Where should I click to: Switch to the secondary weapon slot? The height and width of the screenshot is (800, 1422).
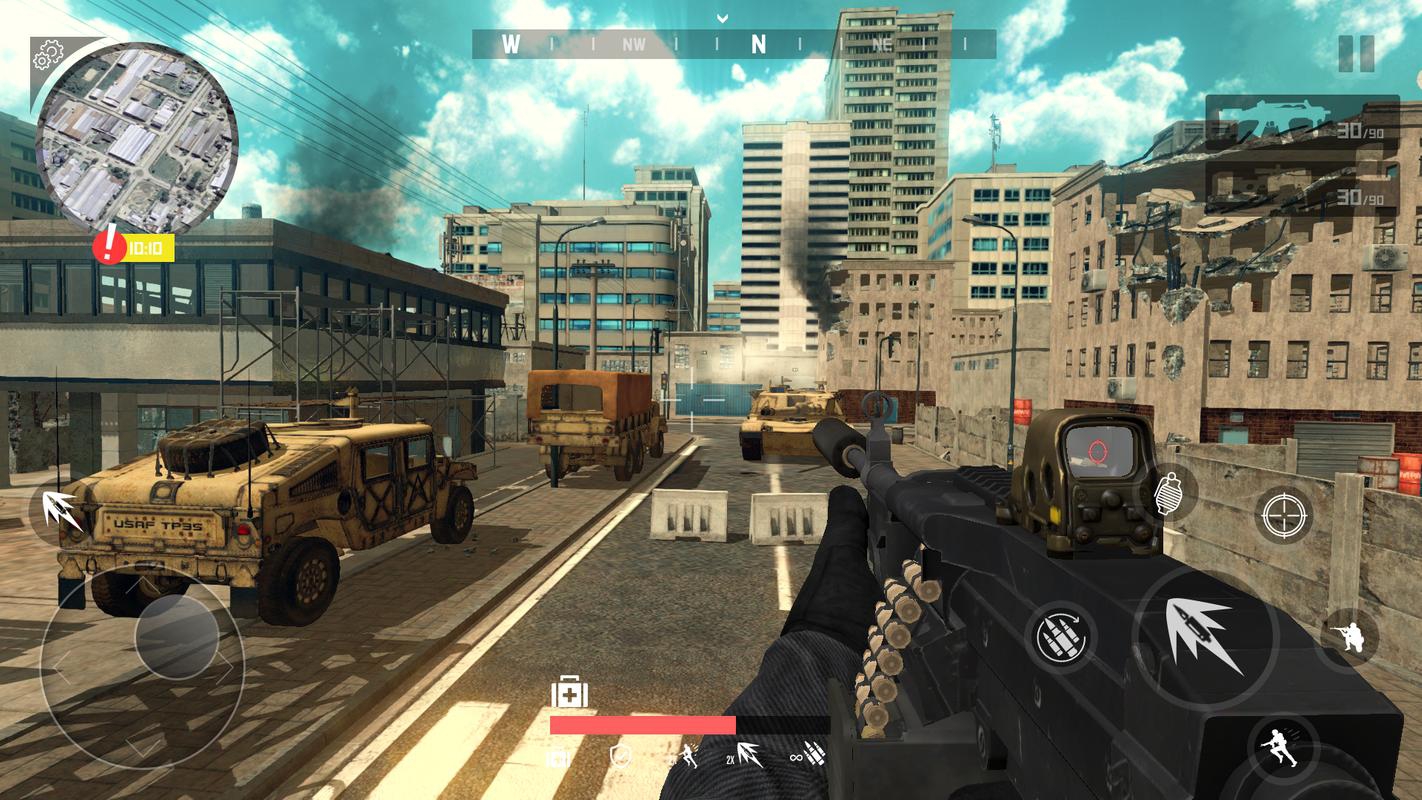point(1301,190)
